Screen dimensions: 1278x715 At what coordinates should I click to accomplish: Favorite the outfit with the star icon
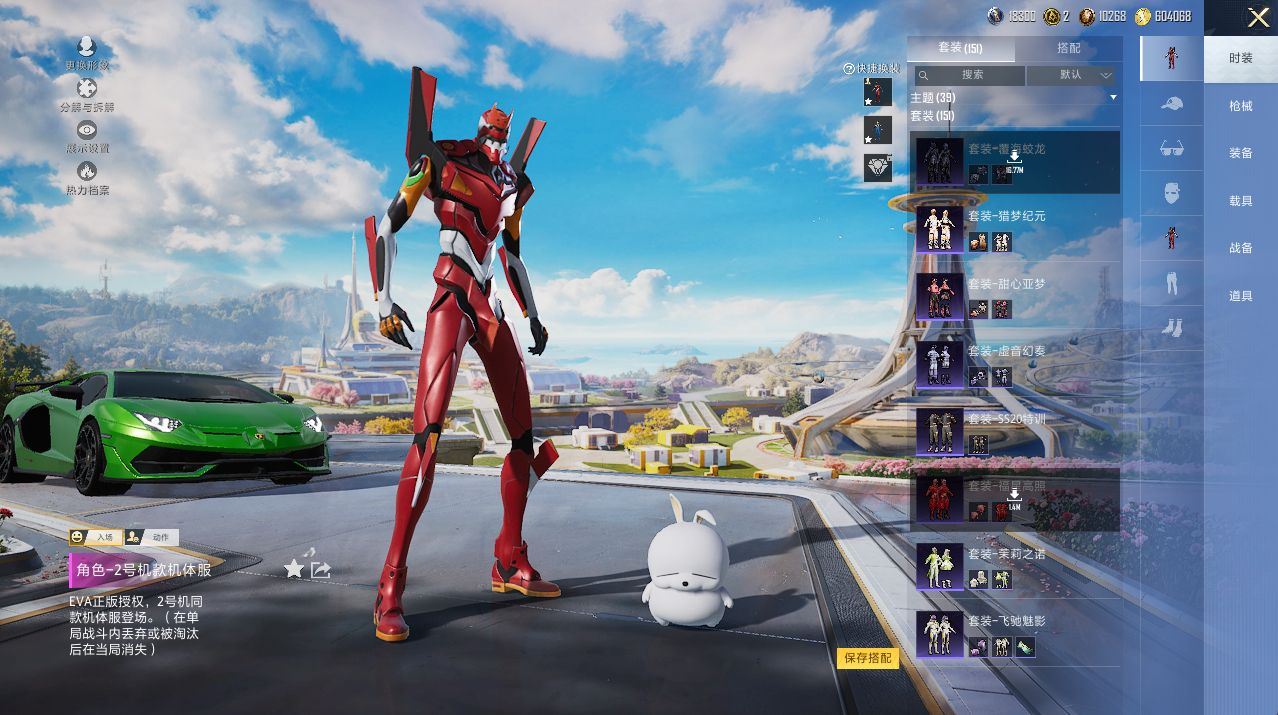pyautogui.click(x=294, y=569)
